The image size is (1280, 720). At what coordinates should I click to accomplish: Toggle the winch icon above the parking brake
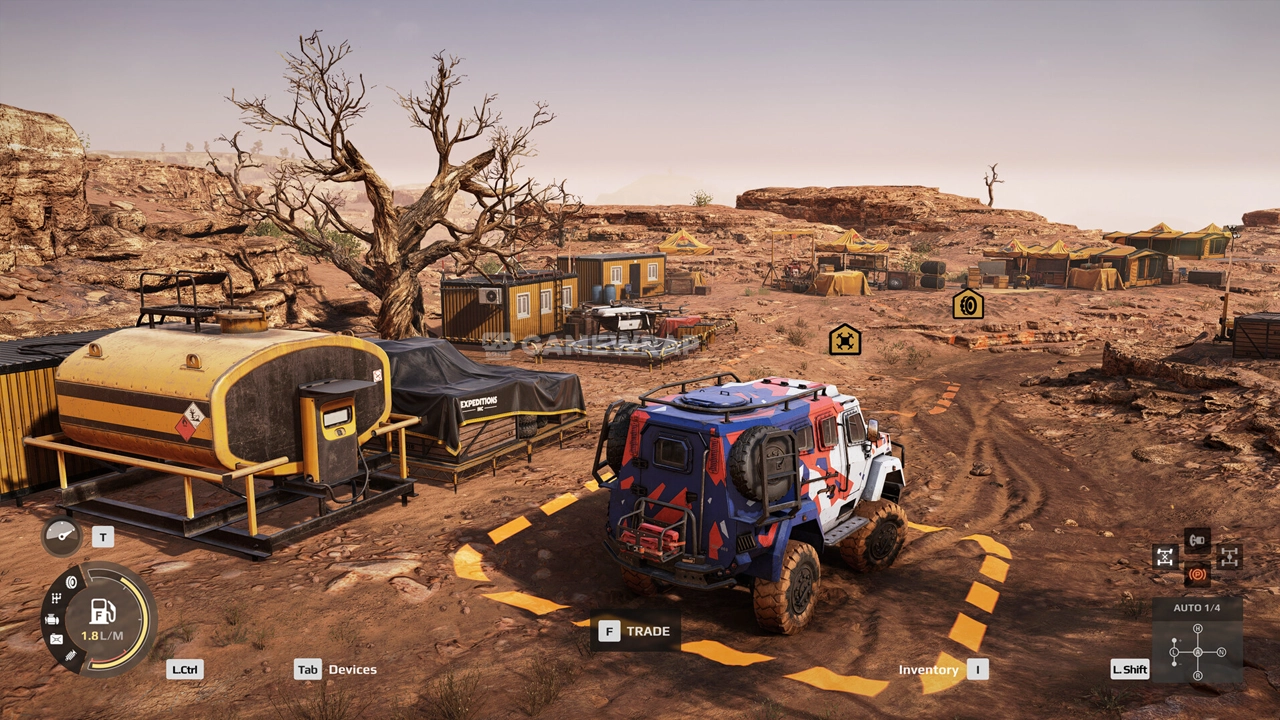(1197, 540)
